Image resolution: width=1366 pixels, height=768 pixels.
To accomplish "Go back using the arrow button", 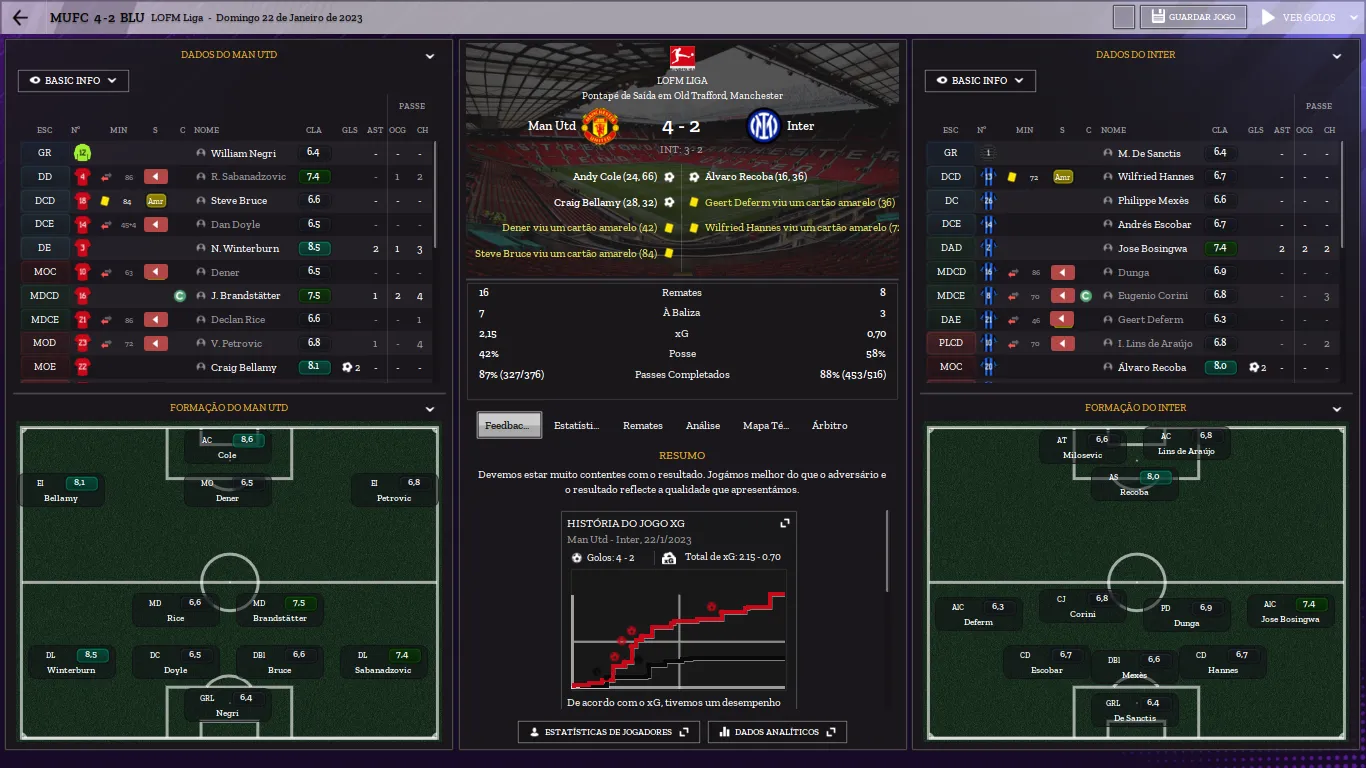I will pyautogui.click(x=20, y=18).
